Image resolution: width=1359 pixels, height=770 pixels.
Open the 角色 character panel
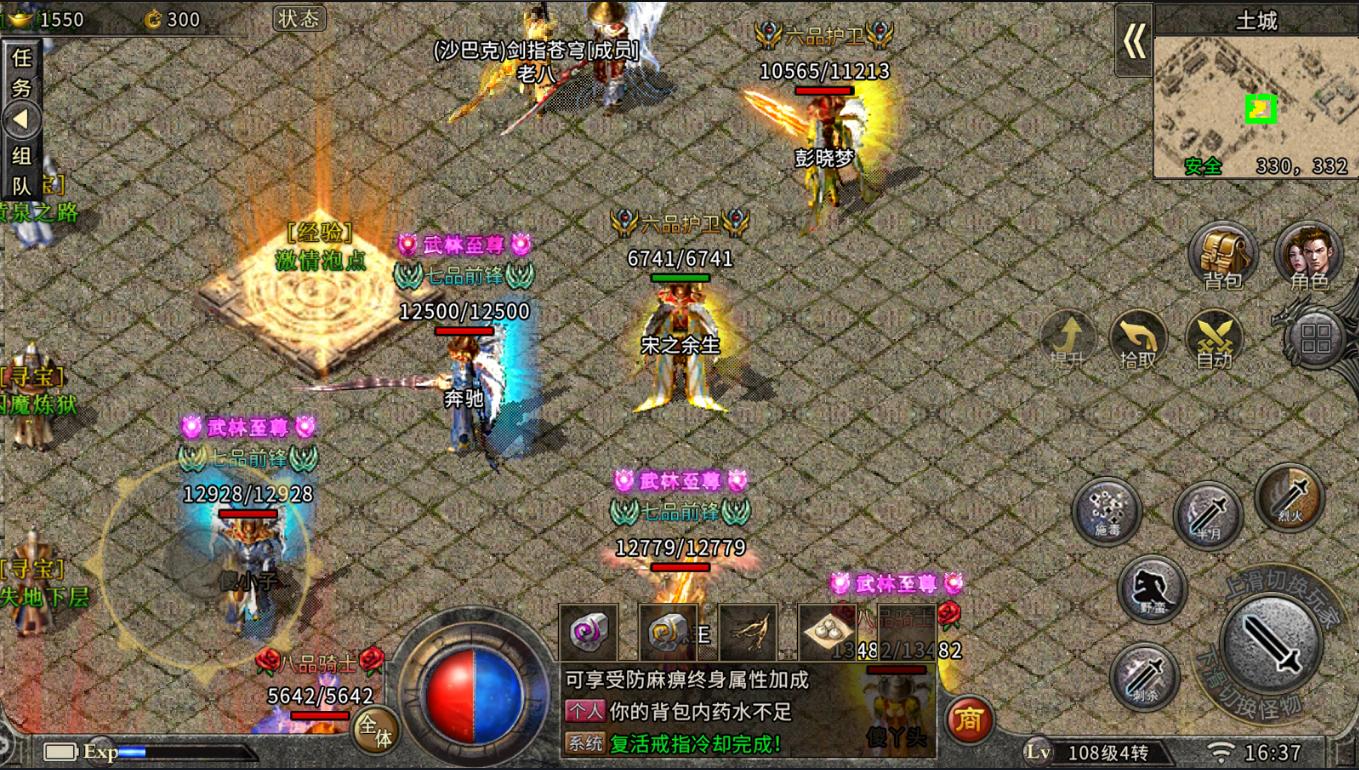1310,257
